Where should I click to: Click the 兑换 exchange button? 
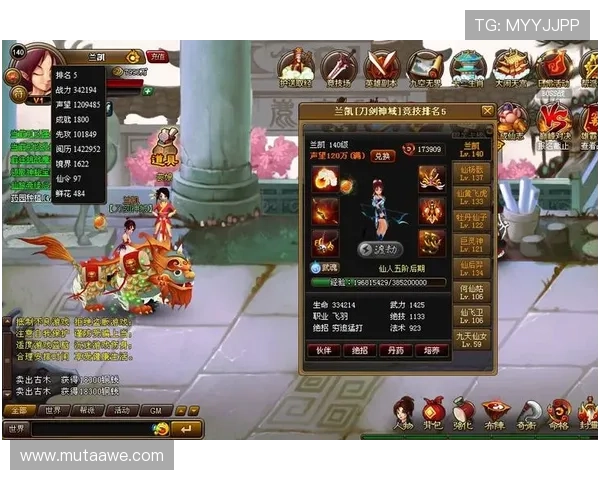(383, 156)
